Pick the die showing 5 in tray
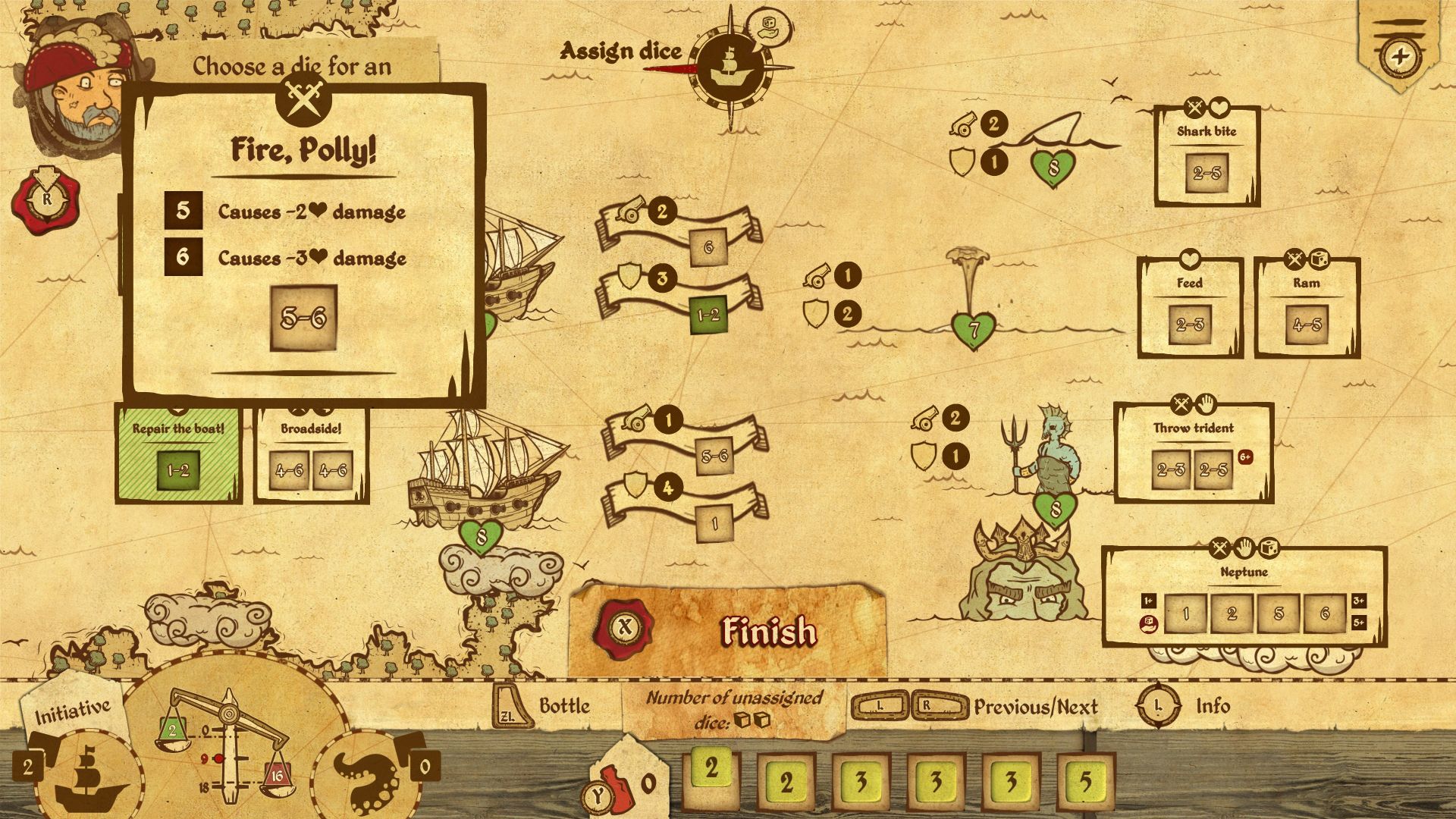Image resolution: width=1456 pixels, height=819 pixels. [1085, 781]
